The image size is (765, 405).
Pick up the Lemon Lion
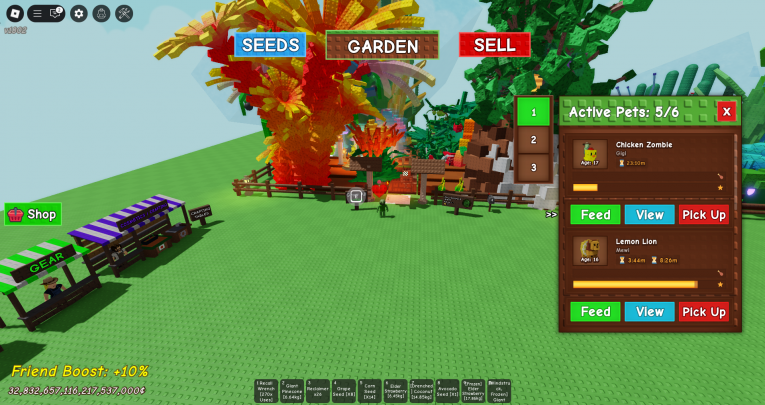[x=704, y=311]
